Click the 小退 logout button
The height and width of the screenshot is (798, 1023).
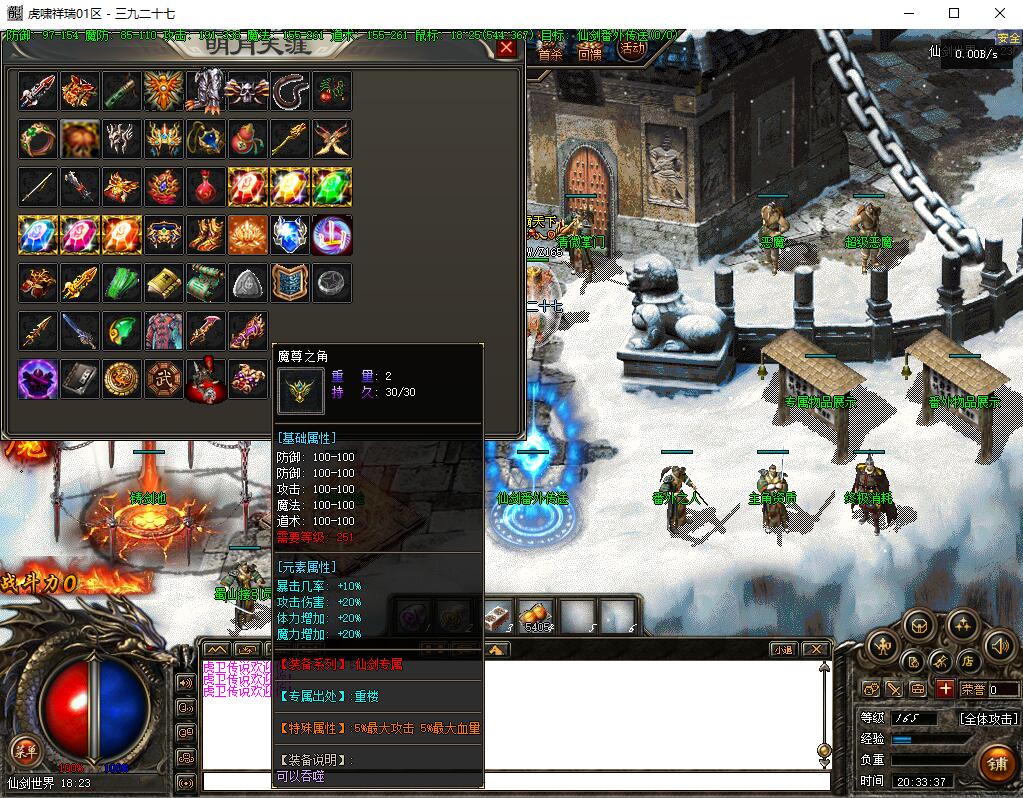pyautogui.click(x=783, y=649)
